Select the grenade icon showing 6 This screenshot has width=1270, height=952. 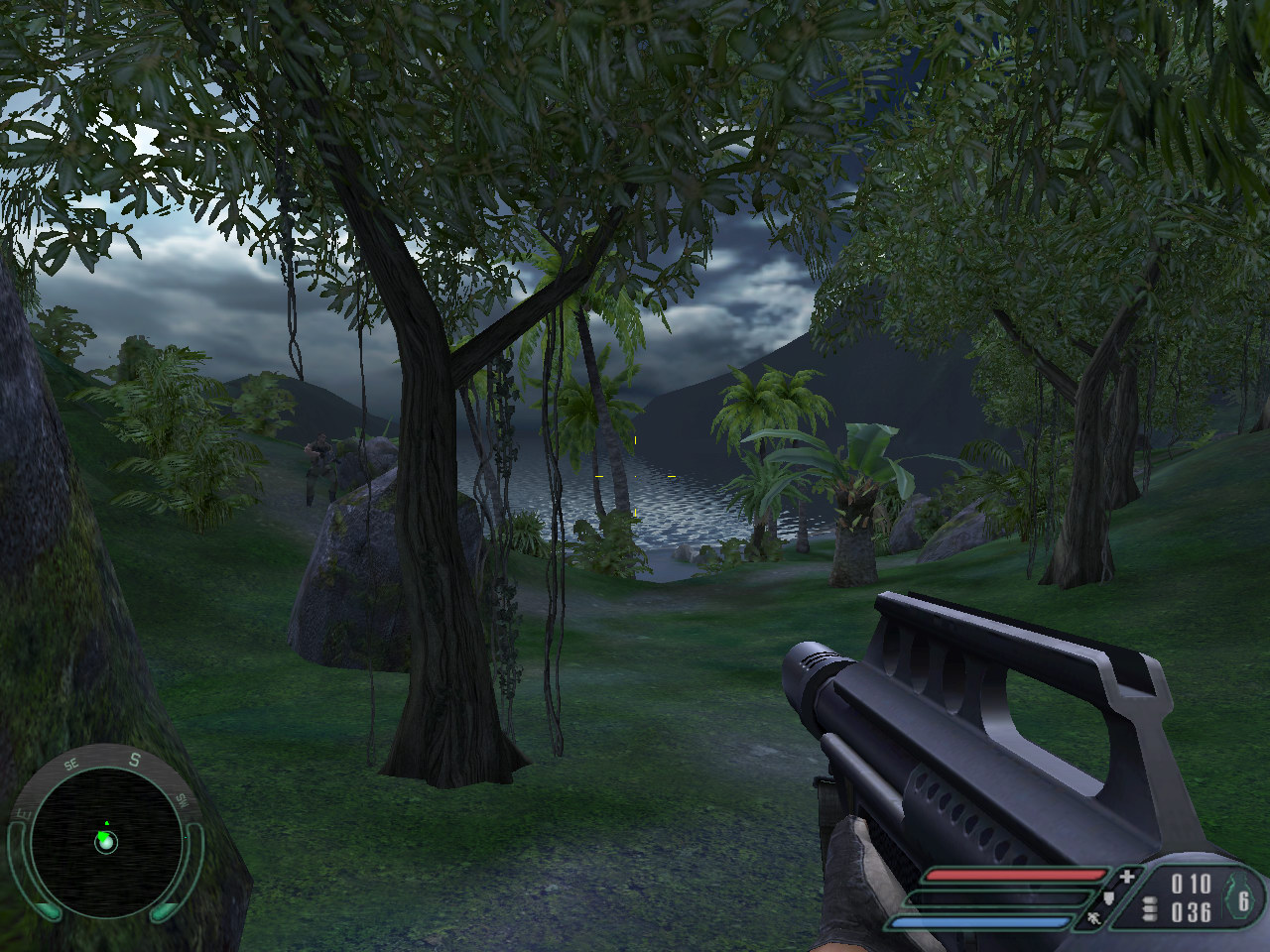pyautogui.click(x=1241, y=898)
